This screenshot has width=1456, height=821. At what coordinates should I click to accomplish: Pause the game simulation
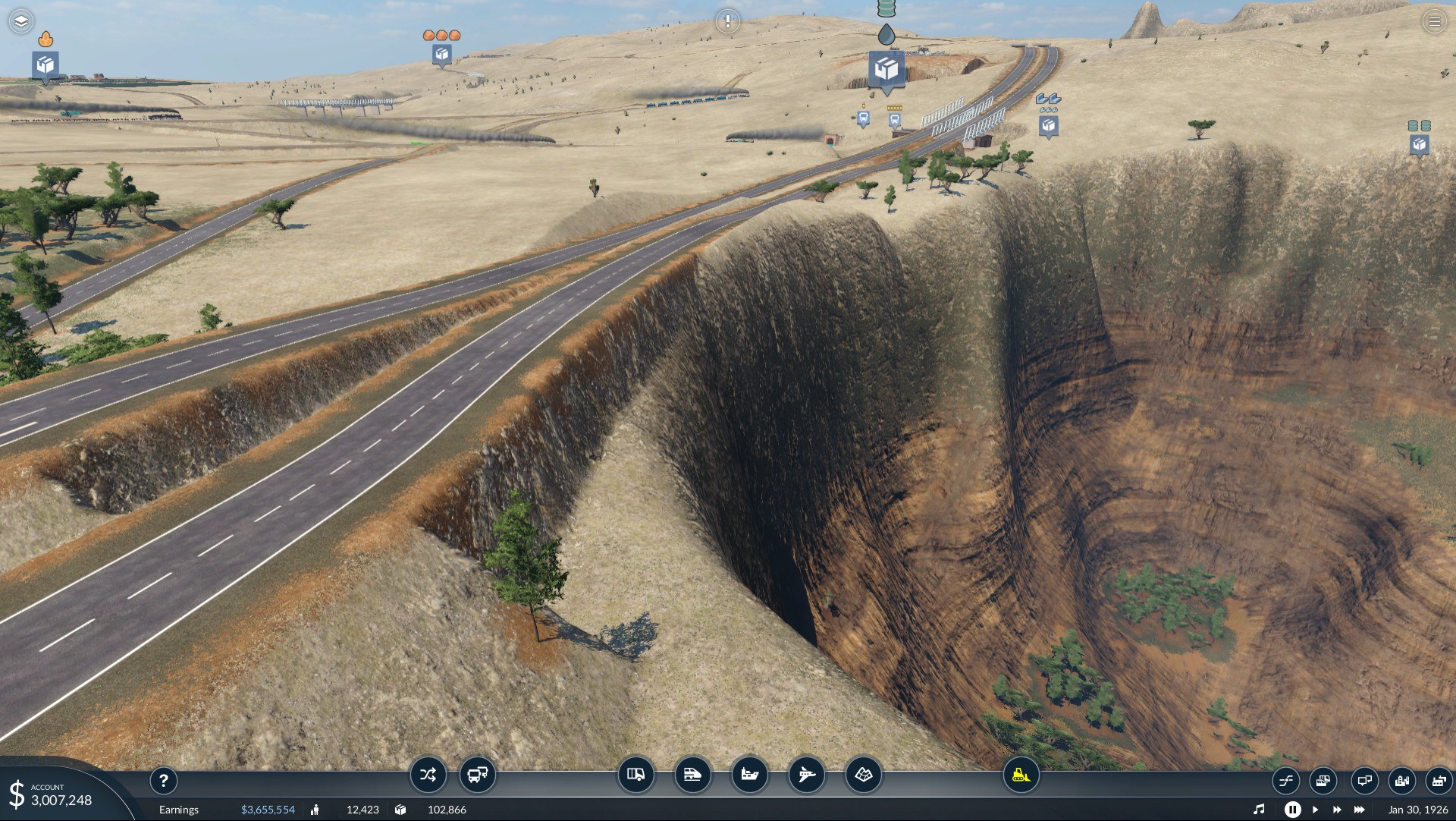pos(1292,810)
